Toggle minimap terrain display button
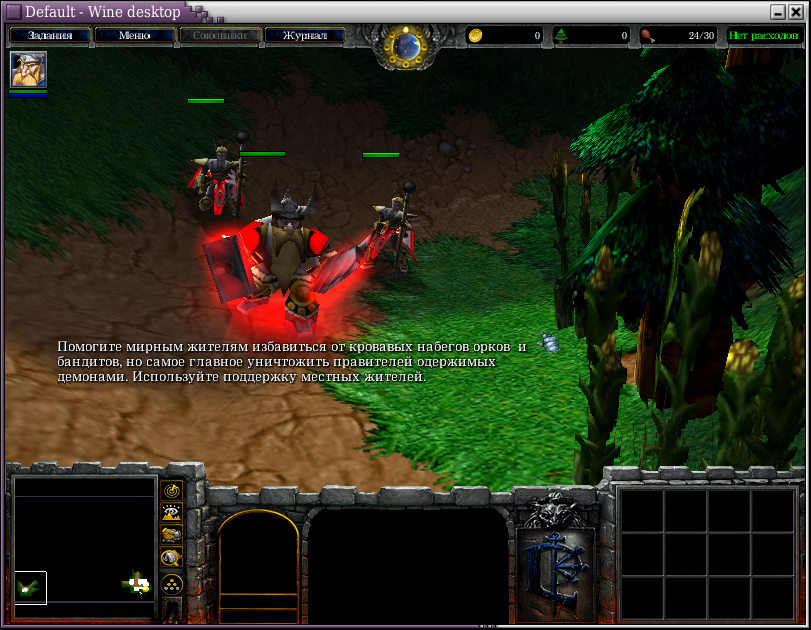Viewport: 811px width, 630px height. (x=171, y=513)
